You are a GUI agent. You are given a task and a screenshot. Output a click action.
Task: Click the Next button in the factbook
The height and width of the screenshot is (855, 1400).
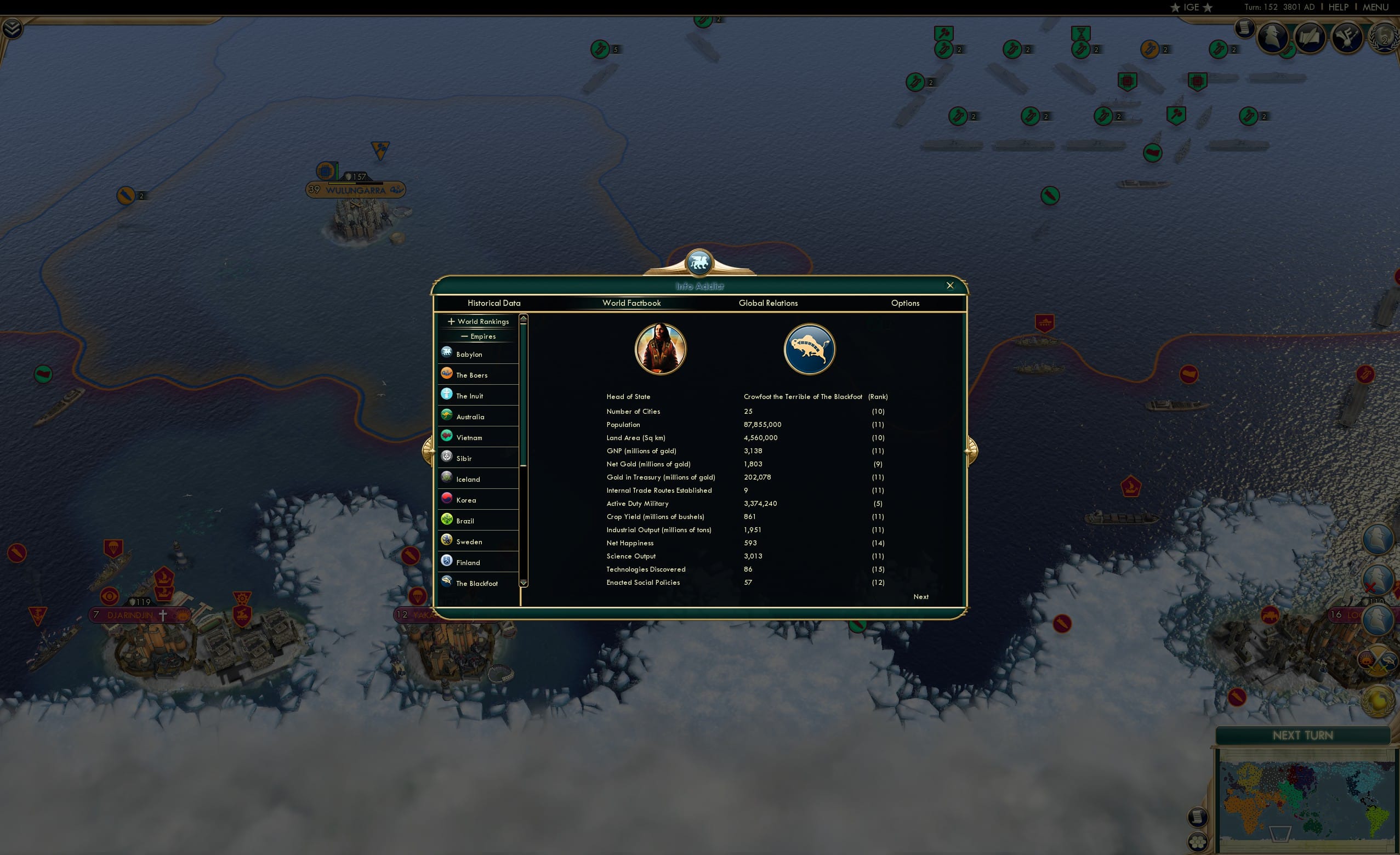pyautogui.click(x=921, y=596)
